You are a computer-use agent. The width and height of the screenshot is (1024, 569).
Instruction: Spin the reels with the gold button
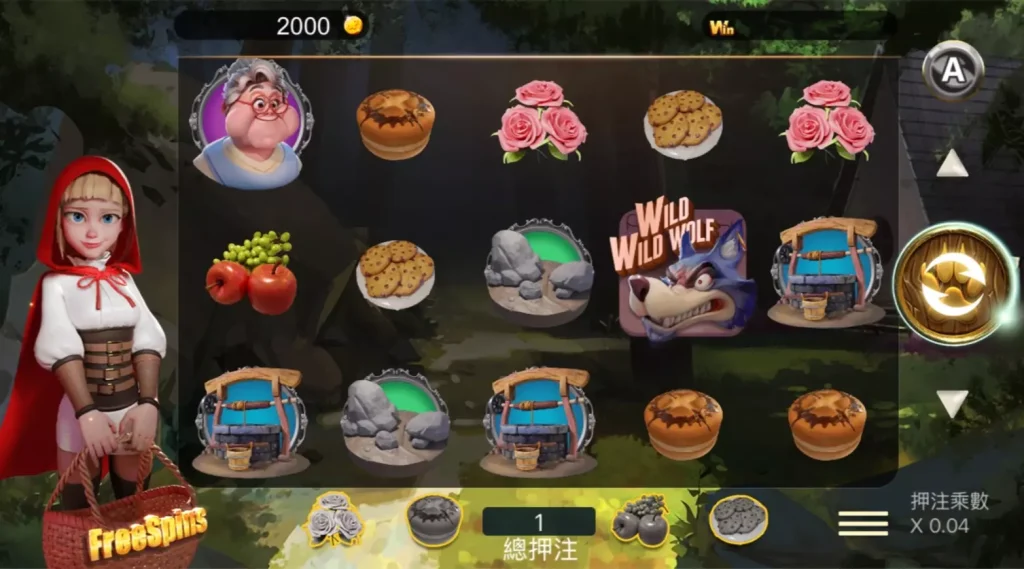951,284
